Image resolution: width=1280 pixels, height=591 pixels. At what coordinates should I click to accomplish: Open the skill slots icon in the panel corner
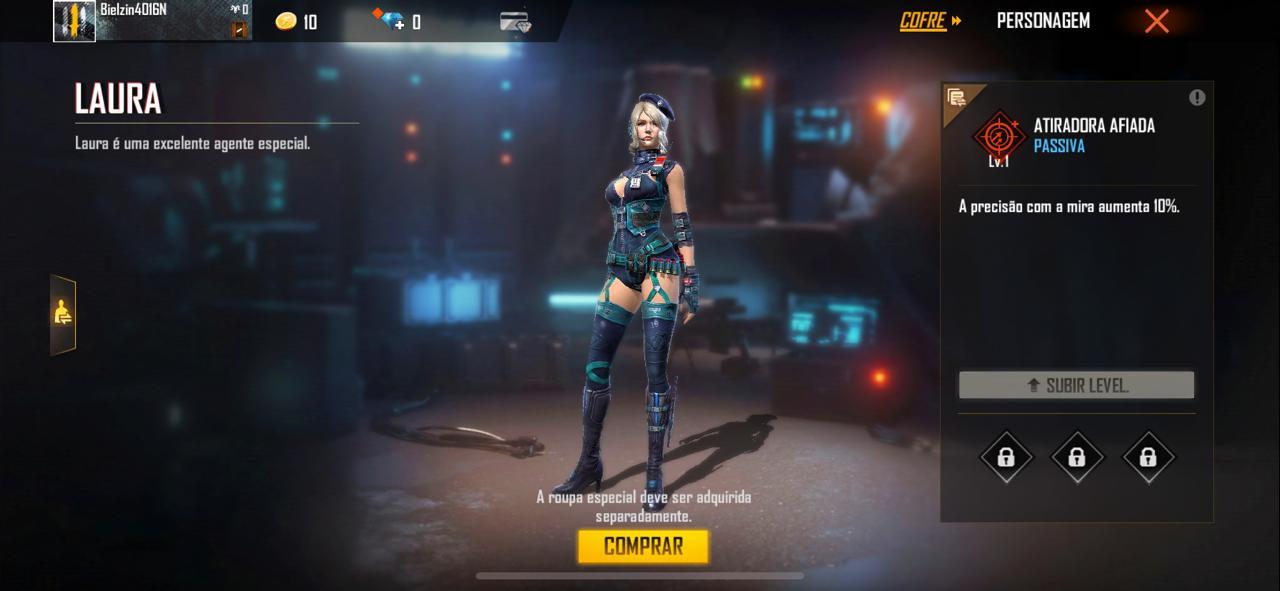click(x=957, y=97)
